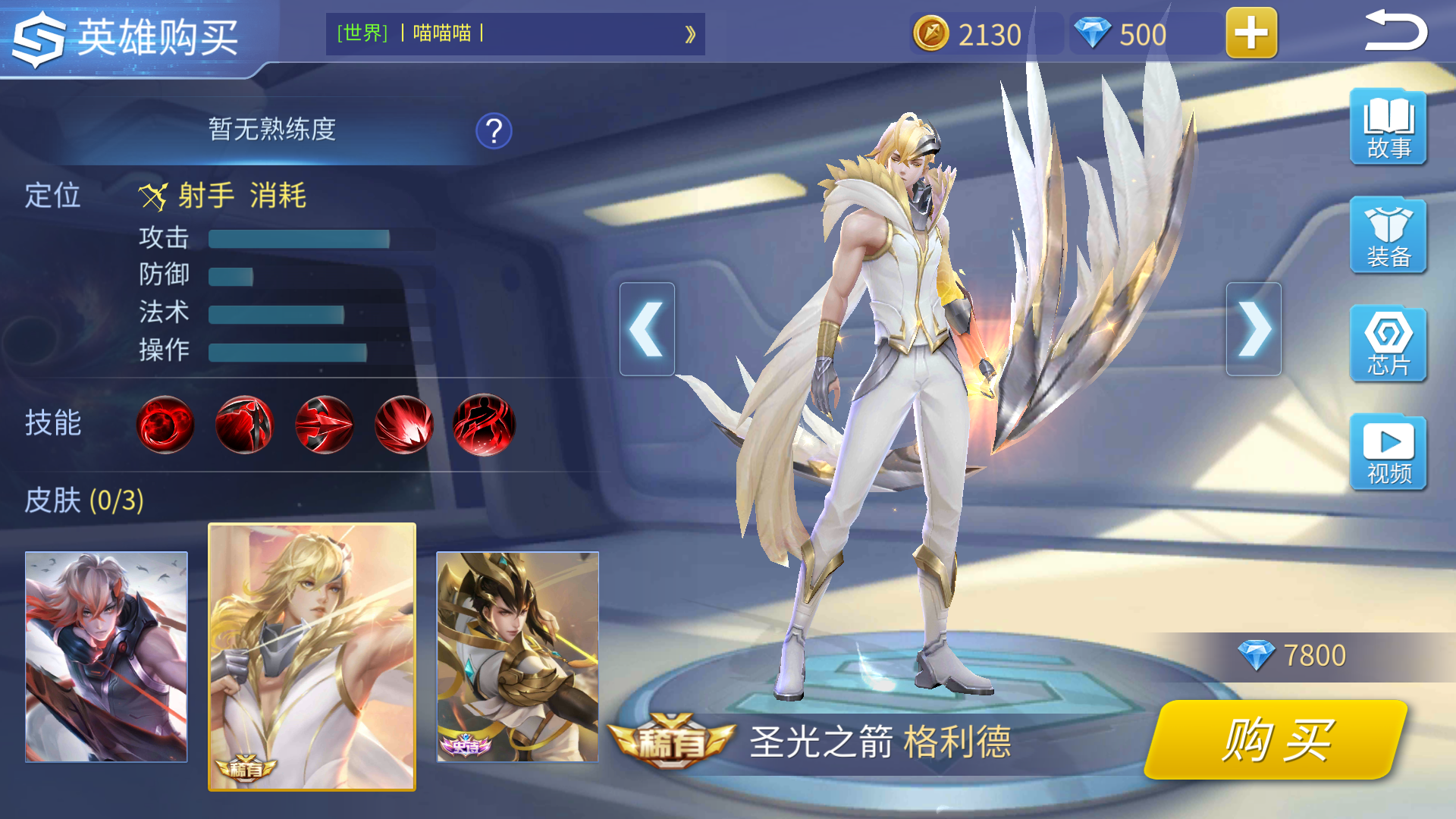
Task: Click the gold coin balance icon
Action: [931, 33]
